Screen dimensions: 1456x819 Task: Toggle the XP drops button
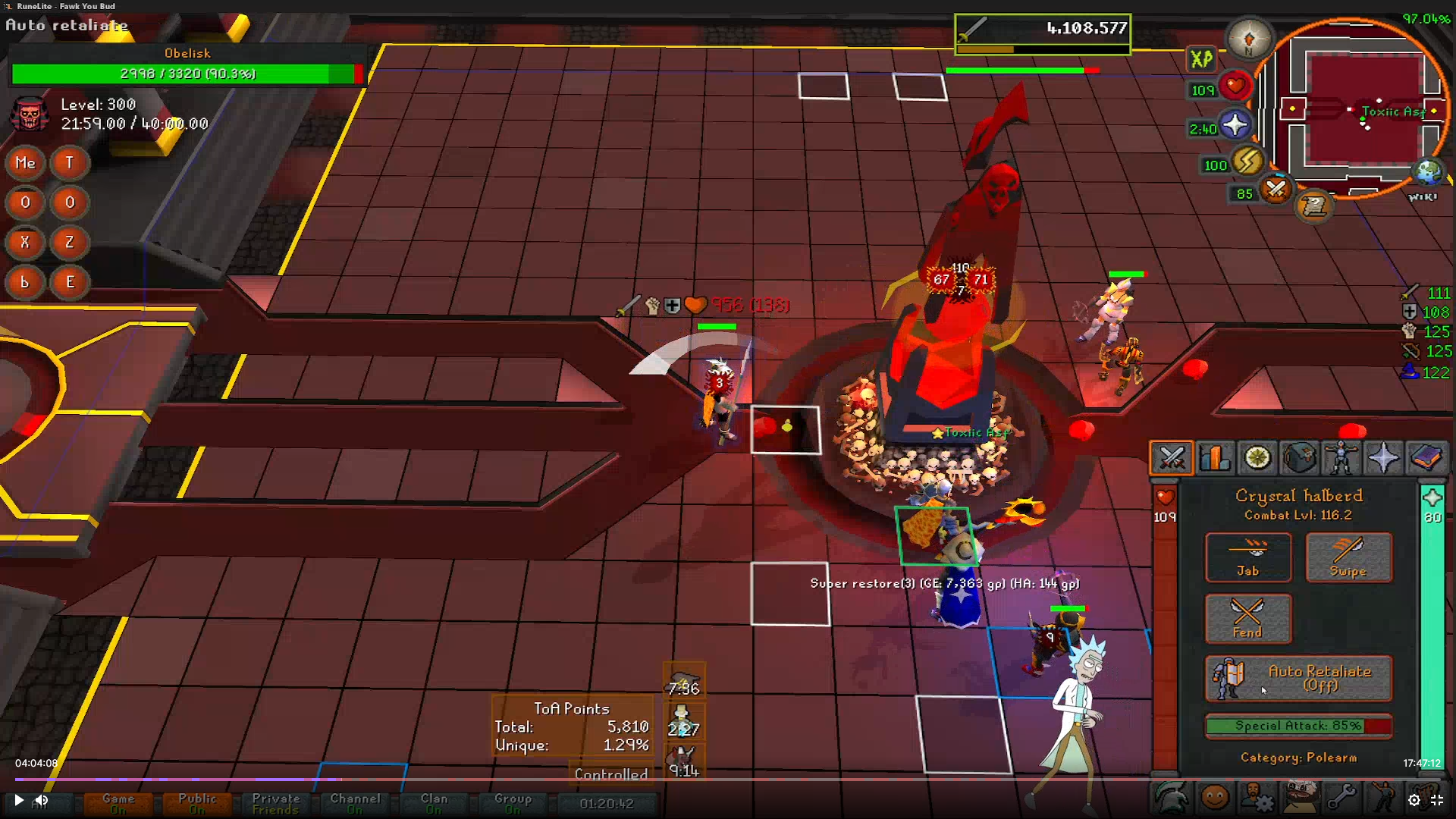[x=1201, y=59]
